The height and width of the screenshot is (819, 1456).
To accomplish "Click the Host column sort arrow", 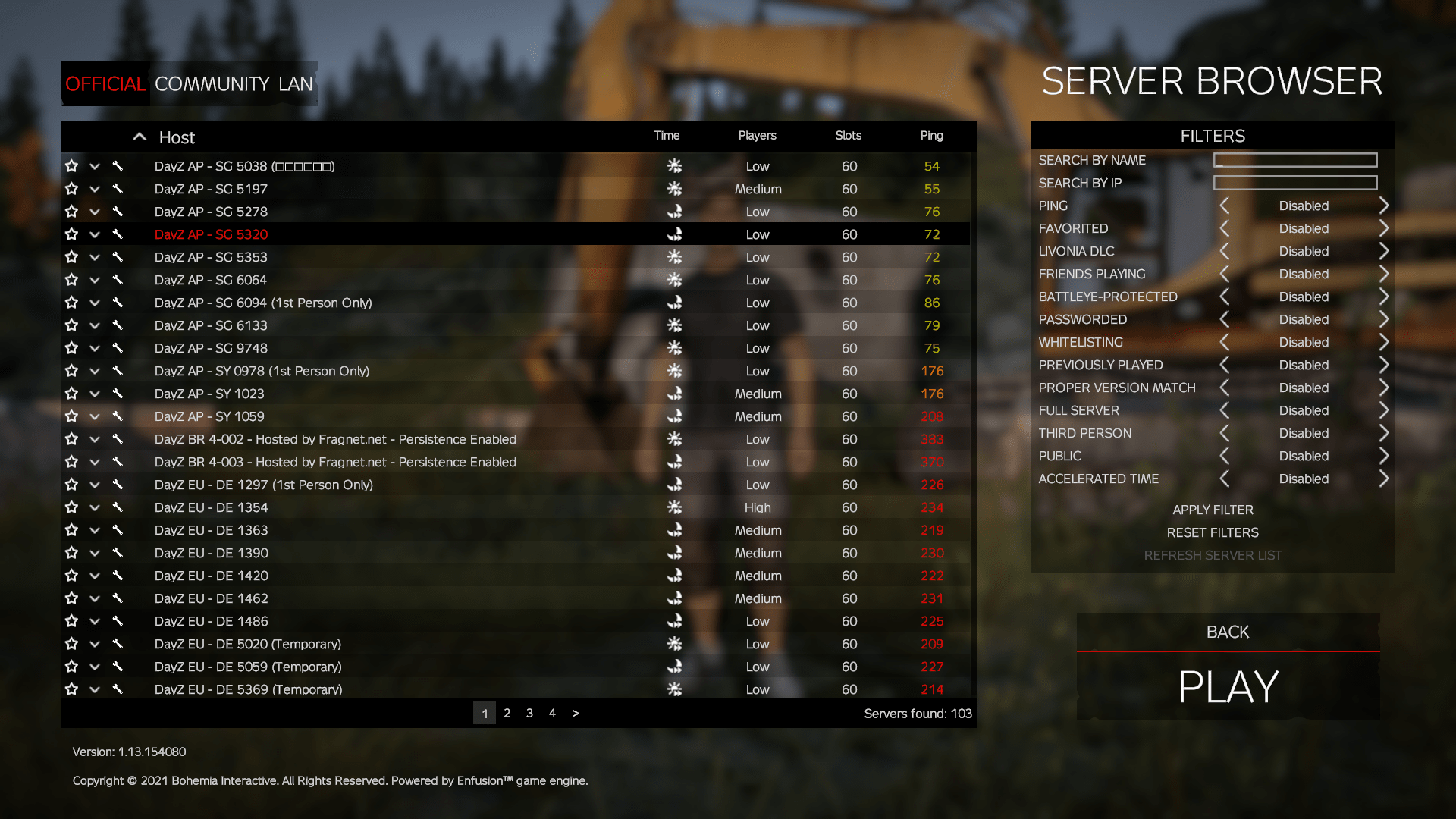I will point(140,136).
